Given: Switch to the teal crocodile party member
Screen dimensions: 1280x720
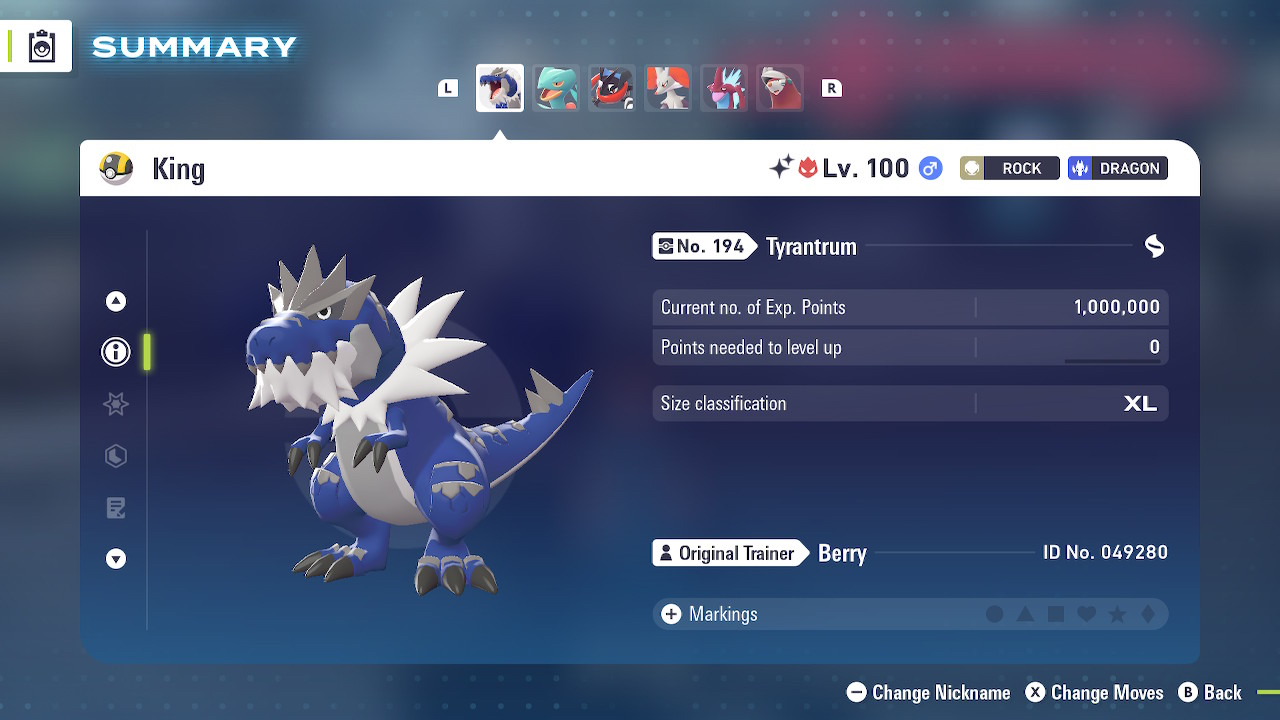Looking at the screenshot, I should click(556, 88).
